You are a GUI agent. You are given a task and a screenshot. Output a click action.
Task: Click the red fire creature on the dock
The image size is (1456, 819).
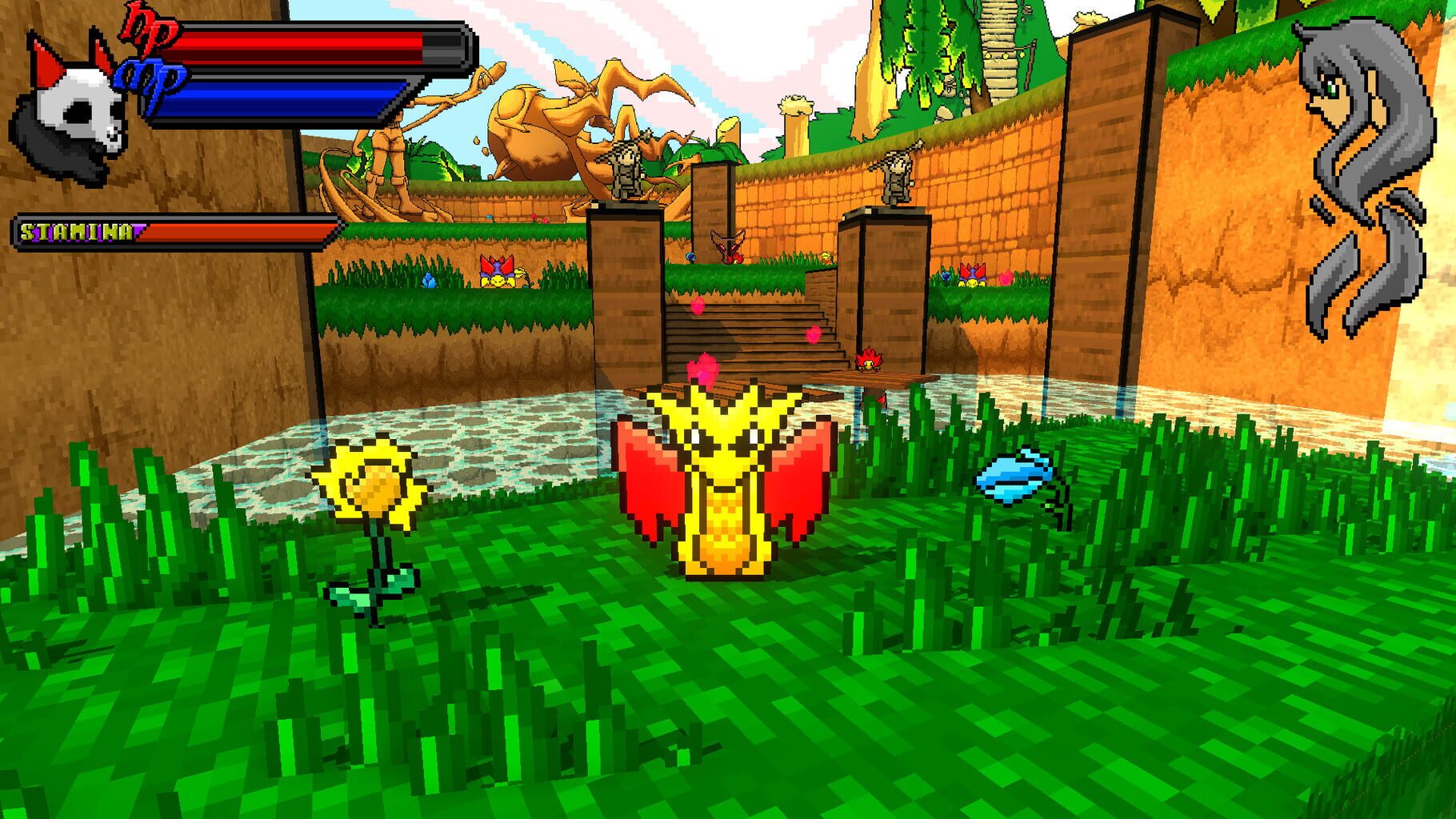click(x=868, y=362)
